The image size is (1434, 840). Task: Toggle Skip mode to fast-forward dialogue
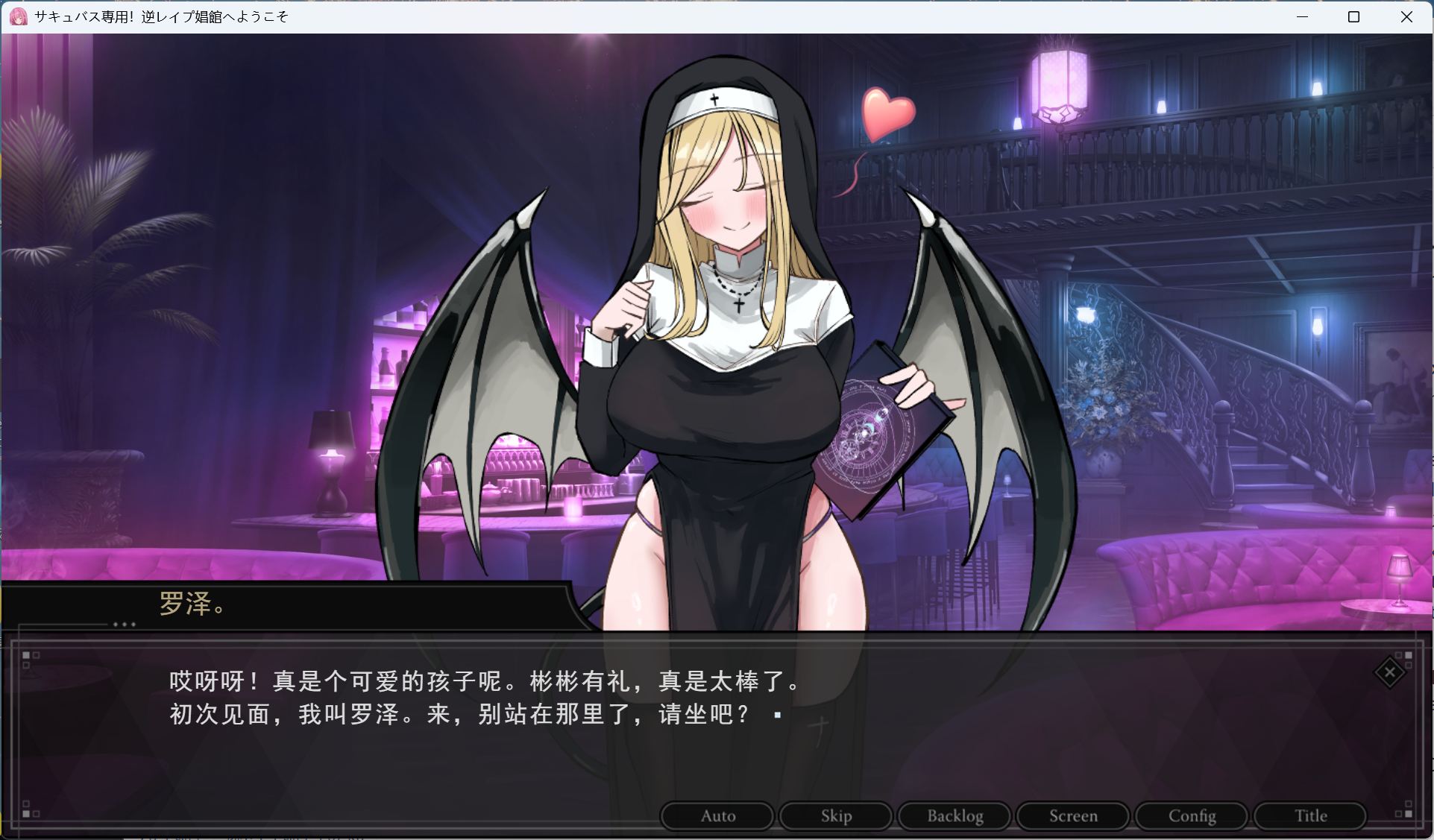click(x=835, y=815)
